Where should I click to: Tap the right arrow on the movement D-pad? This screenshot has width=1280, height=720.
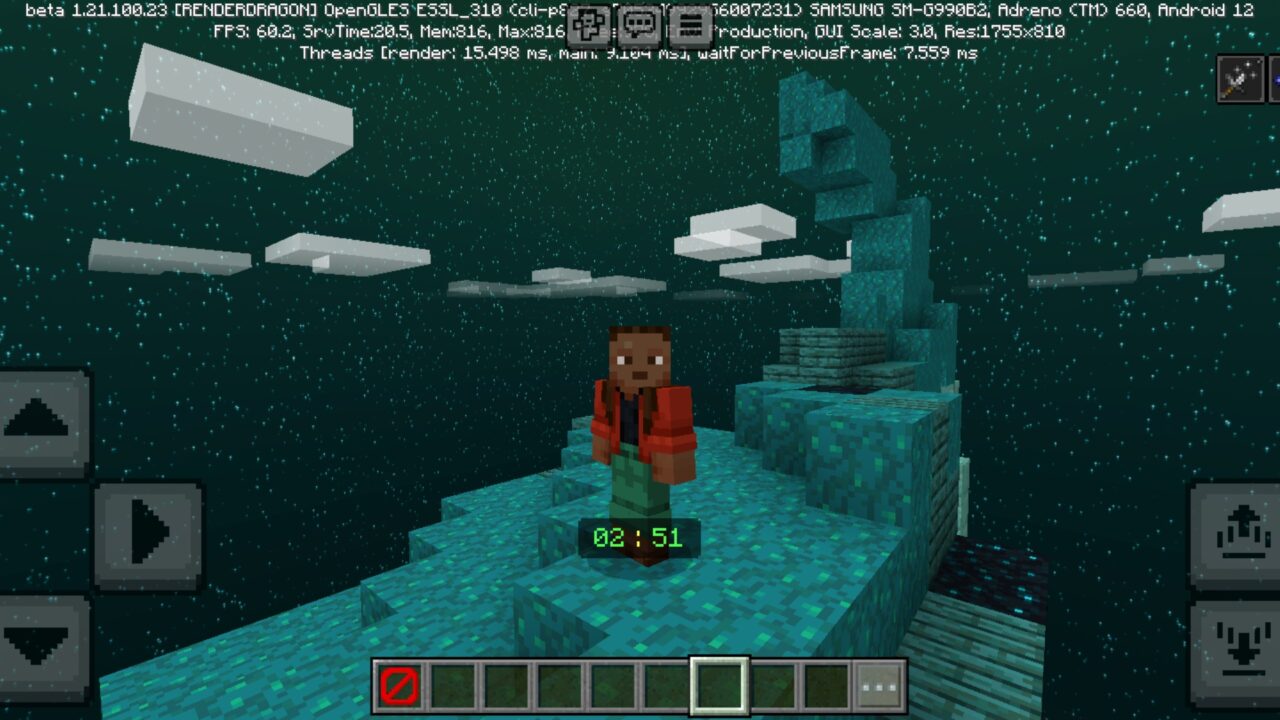[x=150, y=535]
